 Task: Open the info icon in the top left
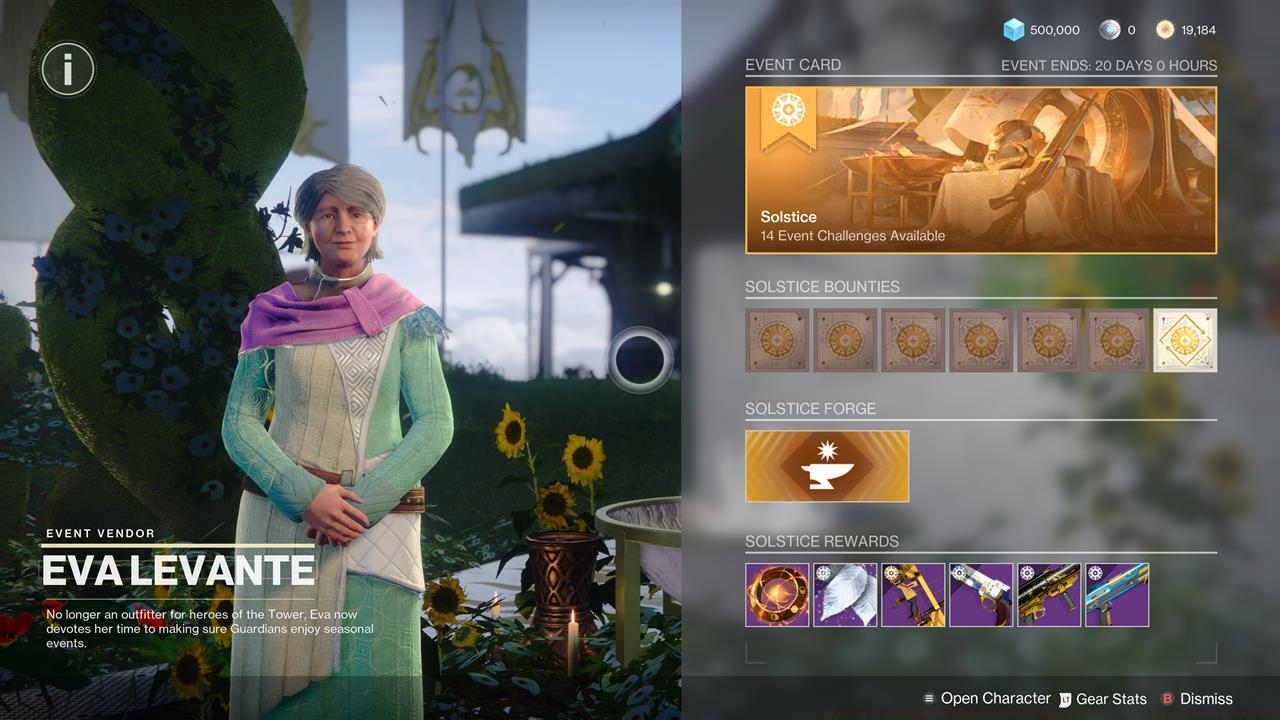click(x=67, y=68)
